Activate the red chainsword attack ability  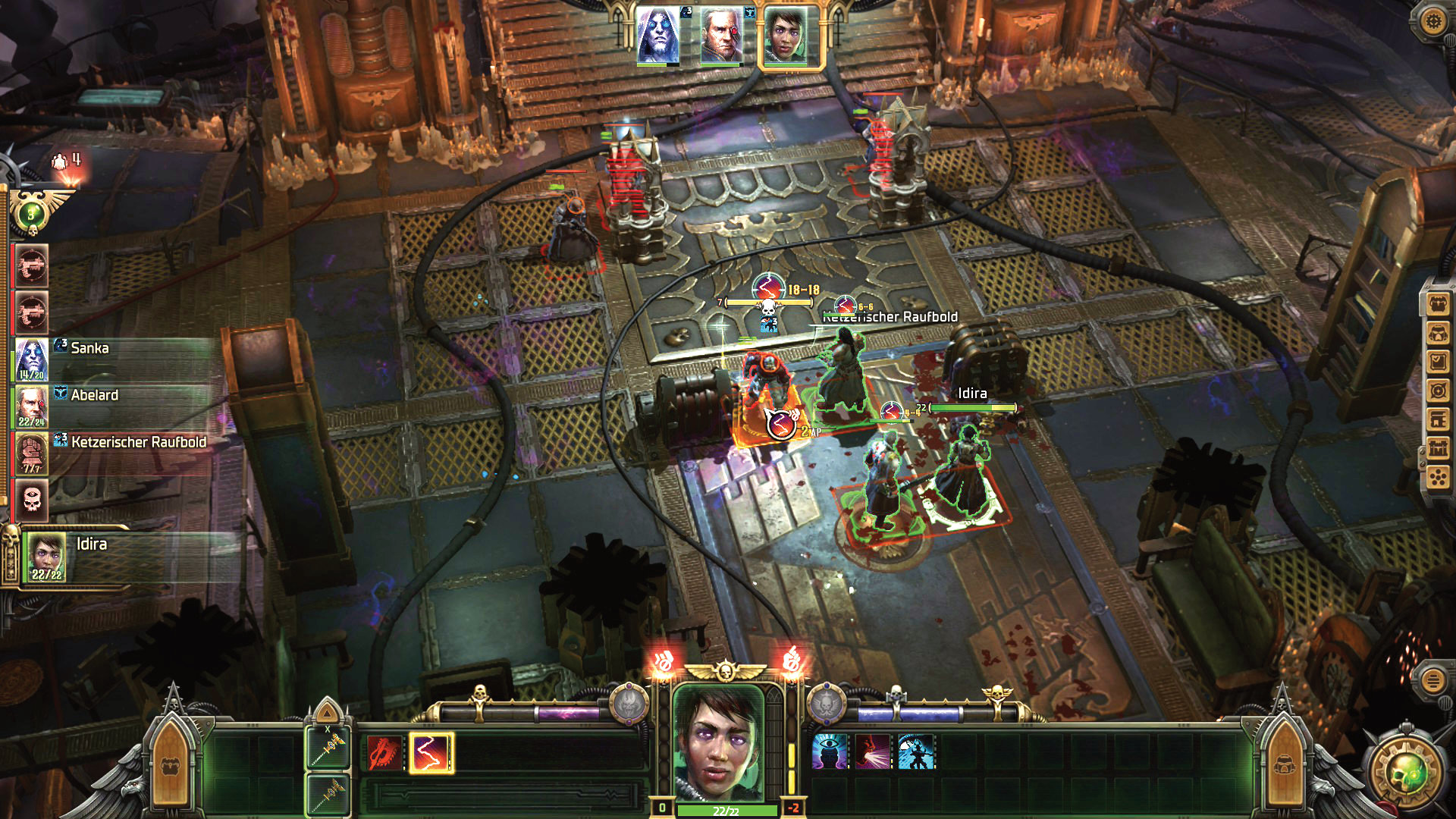tap(384, 753)
